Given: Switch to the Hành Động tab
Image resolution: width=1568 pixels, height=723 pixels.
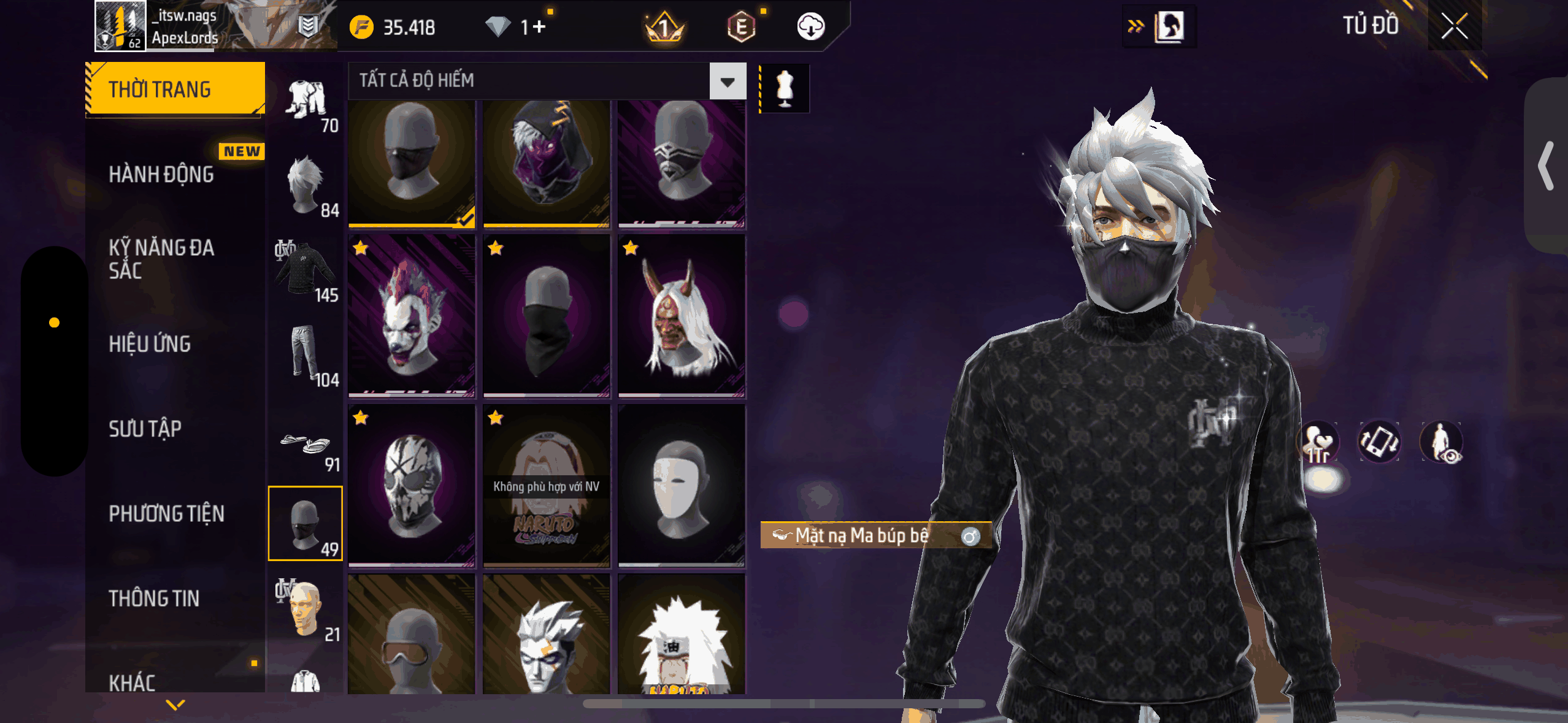Looking at the screenshot, I should (161, 174).
